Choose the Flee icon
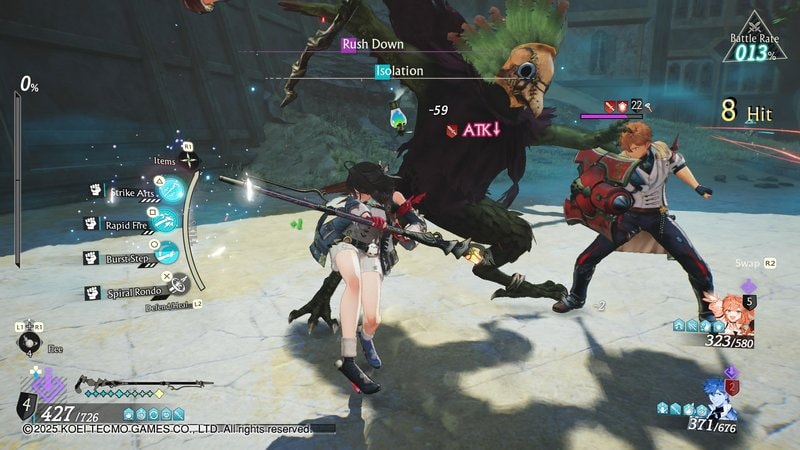Image resolution: width=800 pixels, height=450 pixels. 29,342
